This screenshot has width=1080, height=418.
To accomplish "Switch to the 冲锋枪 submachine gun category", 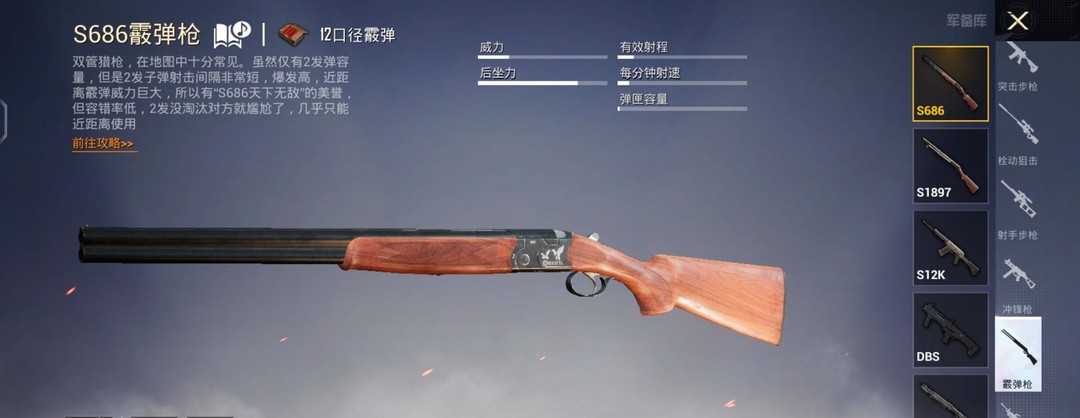I will [1018, 286].
